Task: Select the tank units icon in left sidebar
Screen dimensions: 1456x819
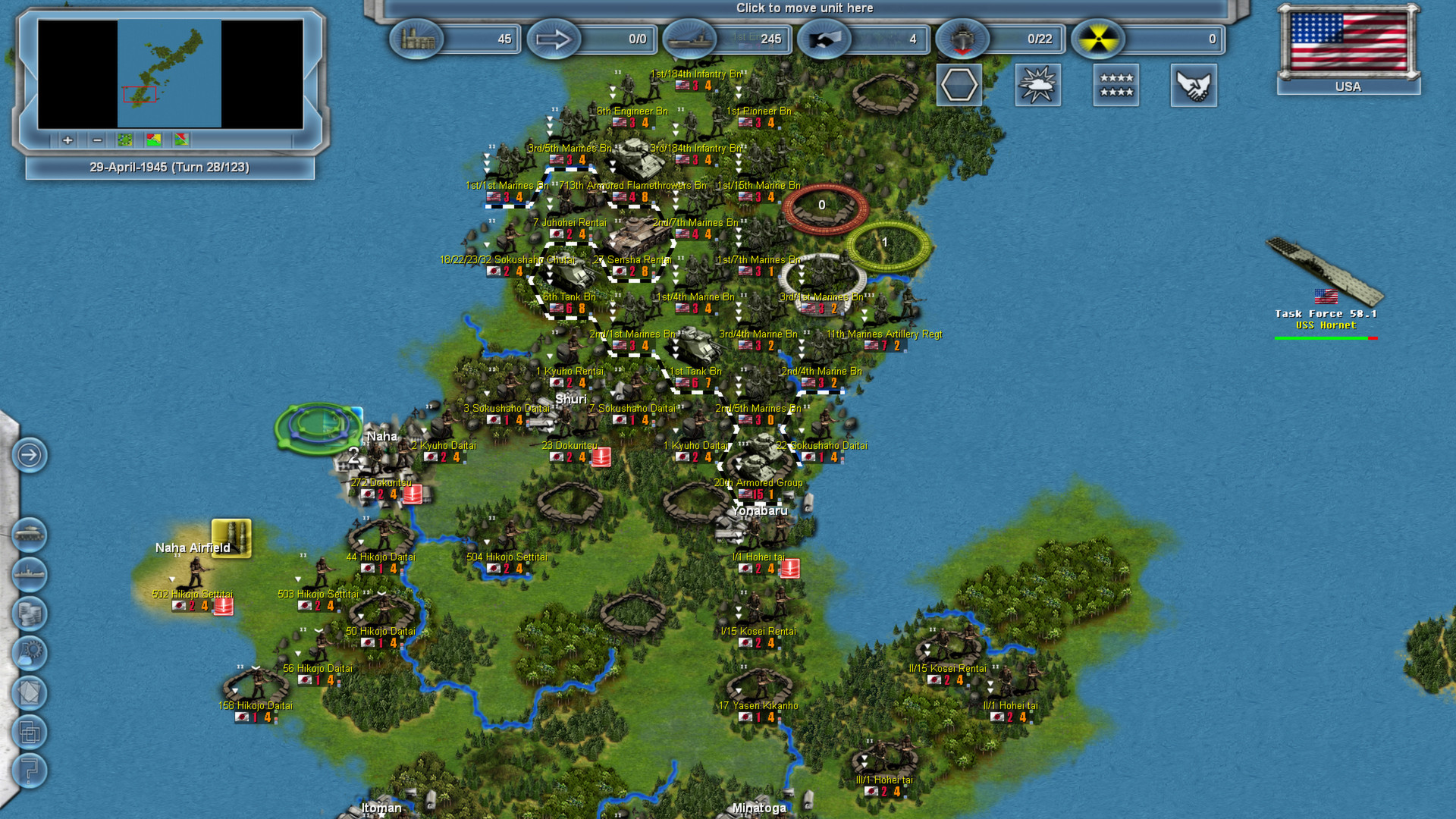Action: click(29, 533)
